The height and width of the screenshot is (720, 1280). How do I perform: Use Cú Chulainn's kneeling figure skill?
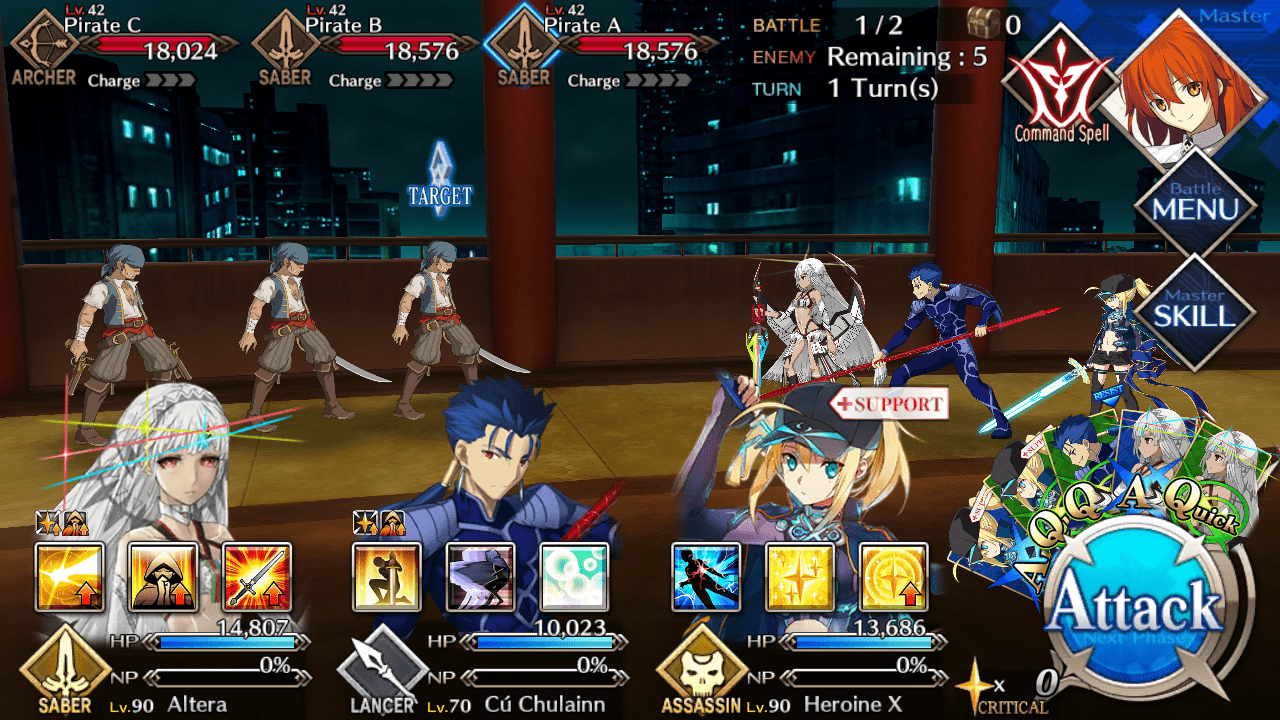click(387, 577)
